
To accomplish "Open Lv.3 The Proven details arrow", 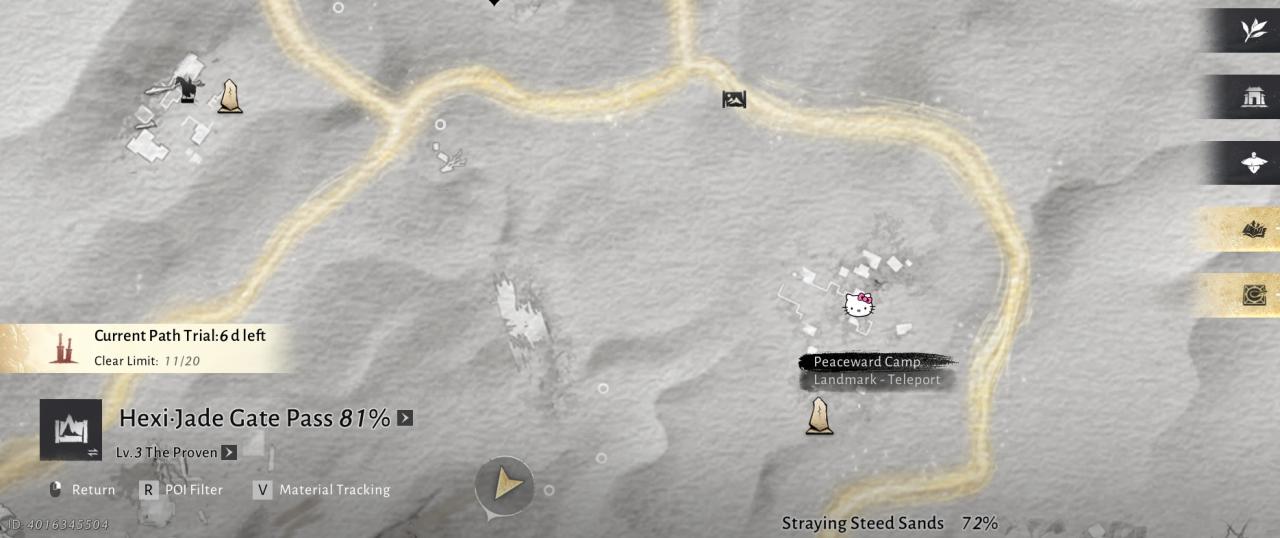I will [x=229, y=452].
